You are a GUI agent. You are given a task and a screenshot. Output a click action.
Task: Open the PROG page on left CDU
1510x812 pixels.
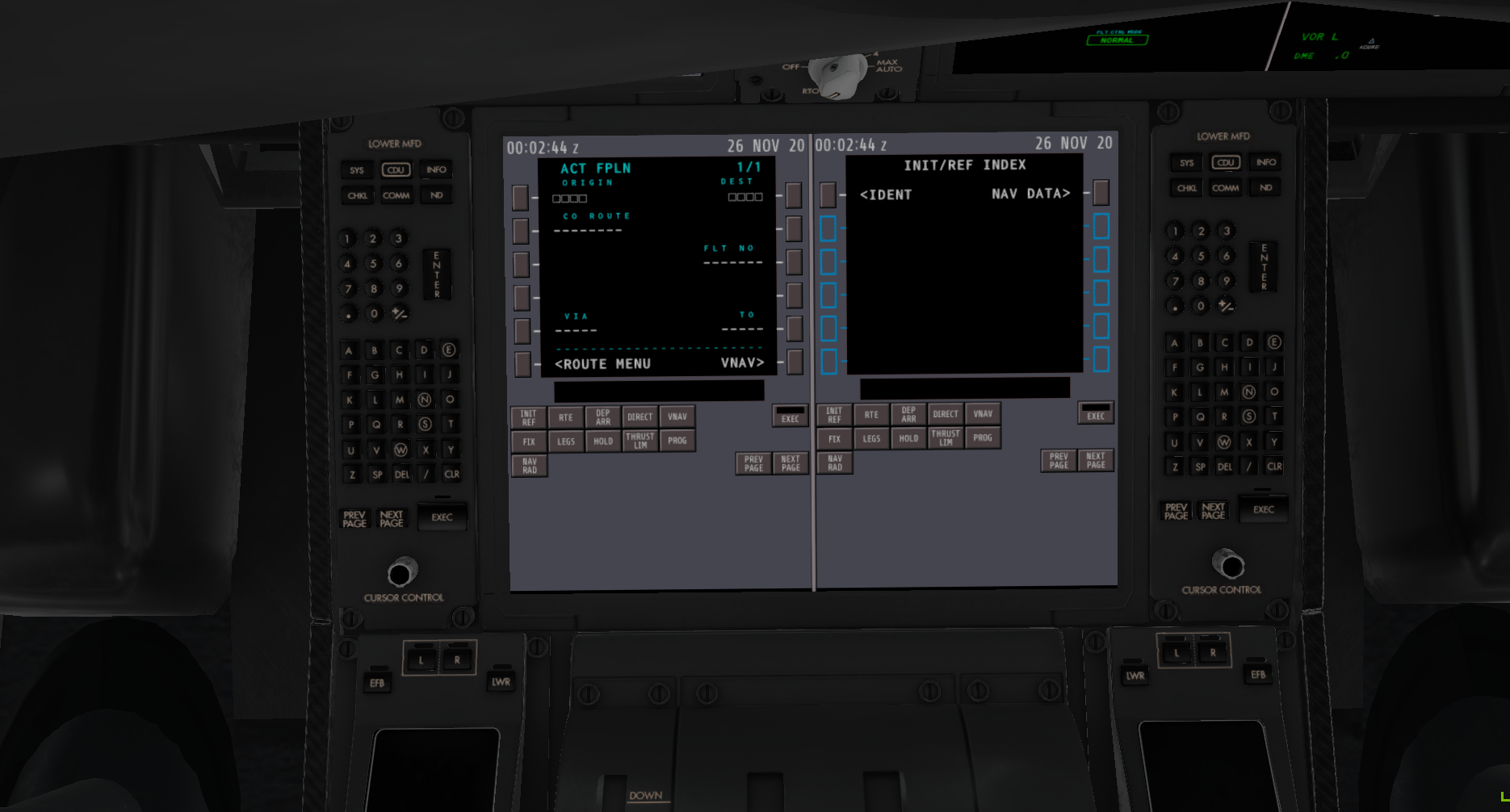[677, 440]
